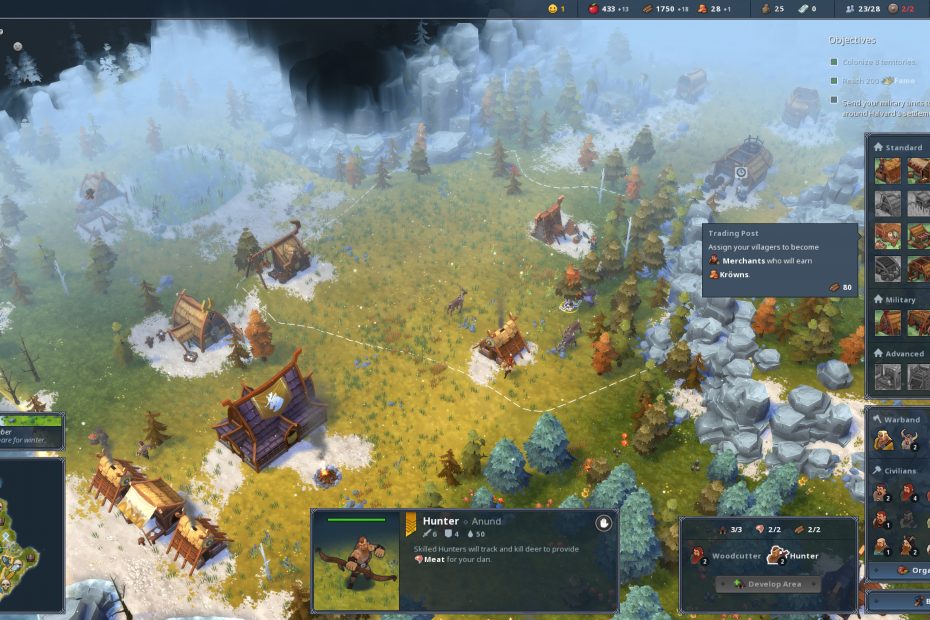
Task: Select the Warband warrior unit icon
Action: pos(884,440)
